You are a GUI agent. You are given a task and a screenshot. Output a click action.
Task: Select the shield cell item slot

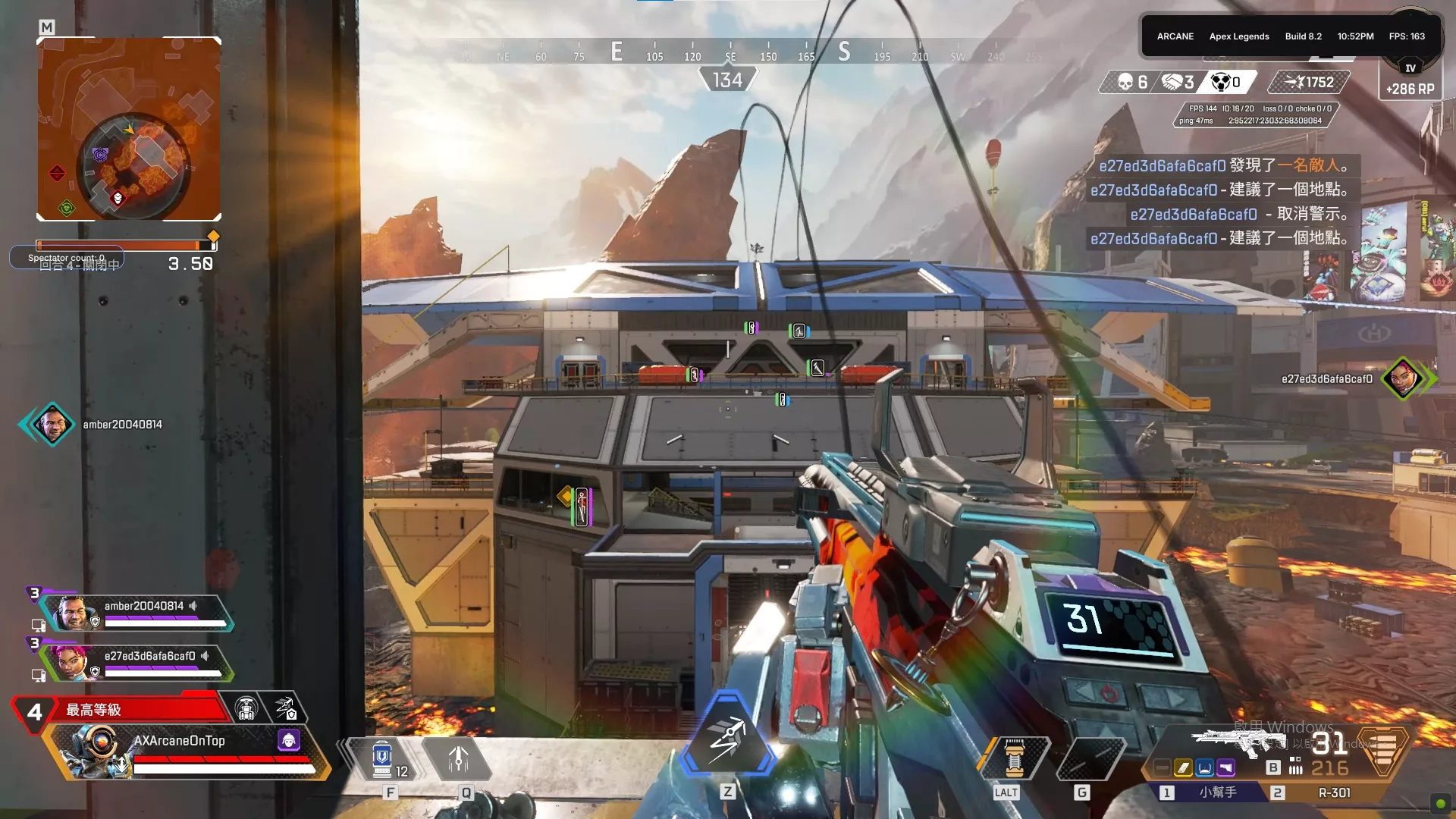point(383,759)
